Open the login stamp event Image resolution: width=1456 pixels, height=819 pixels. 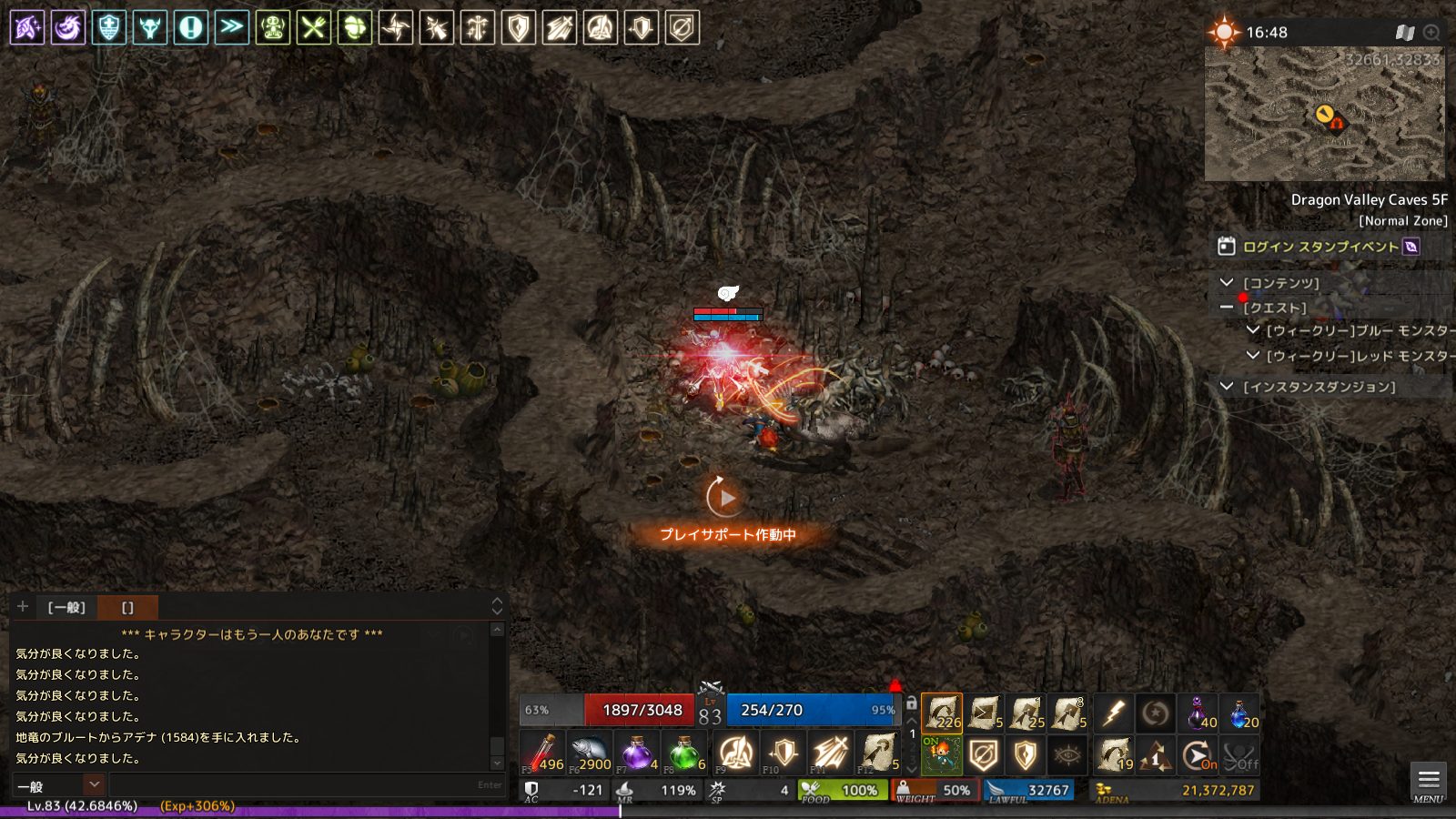coord(1319,247)
